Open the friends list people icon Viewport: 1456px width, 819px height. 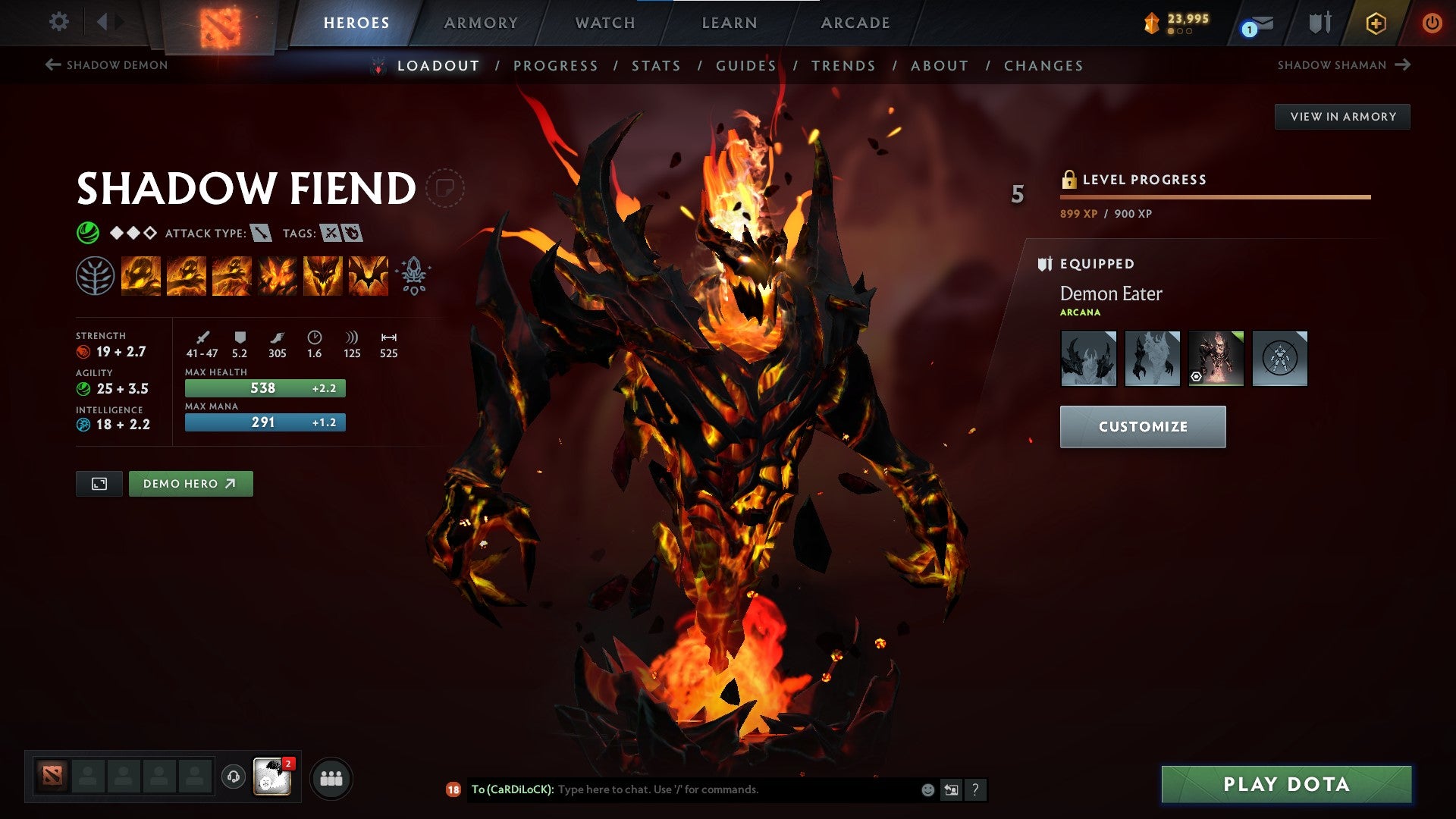[331, 777]
